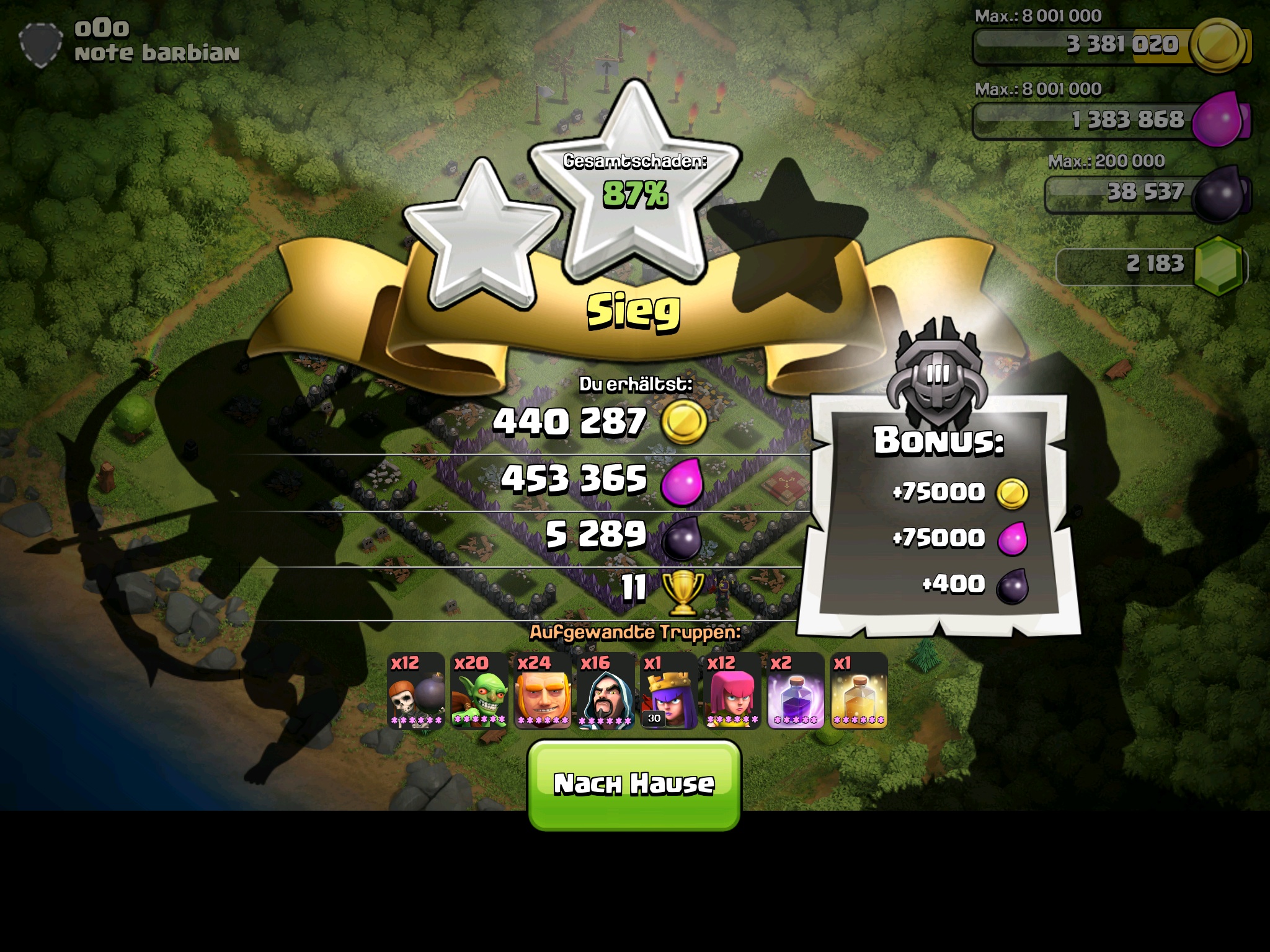
Task: Click the Giant troop card
Action: click(542, 691)
